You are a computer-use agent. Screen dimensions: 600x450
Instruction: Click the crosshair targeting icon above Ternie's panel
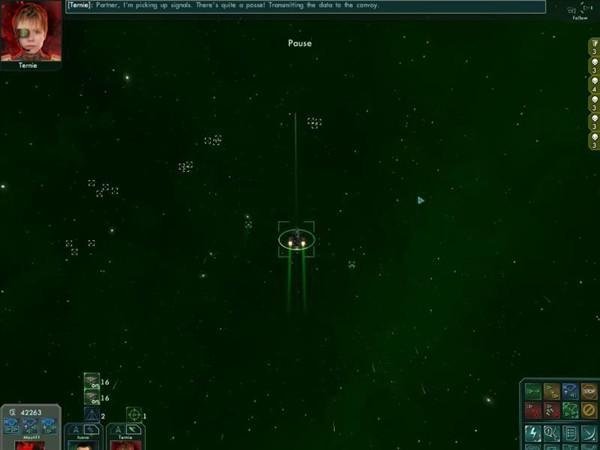coord(133,414)
